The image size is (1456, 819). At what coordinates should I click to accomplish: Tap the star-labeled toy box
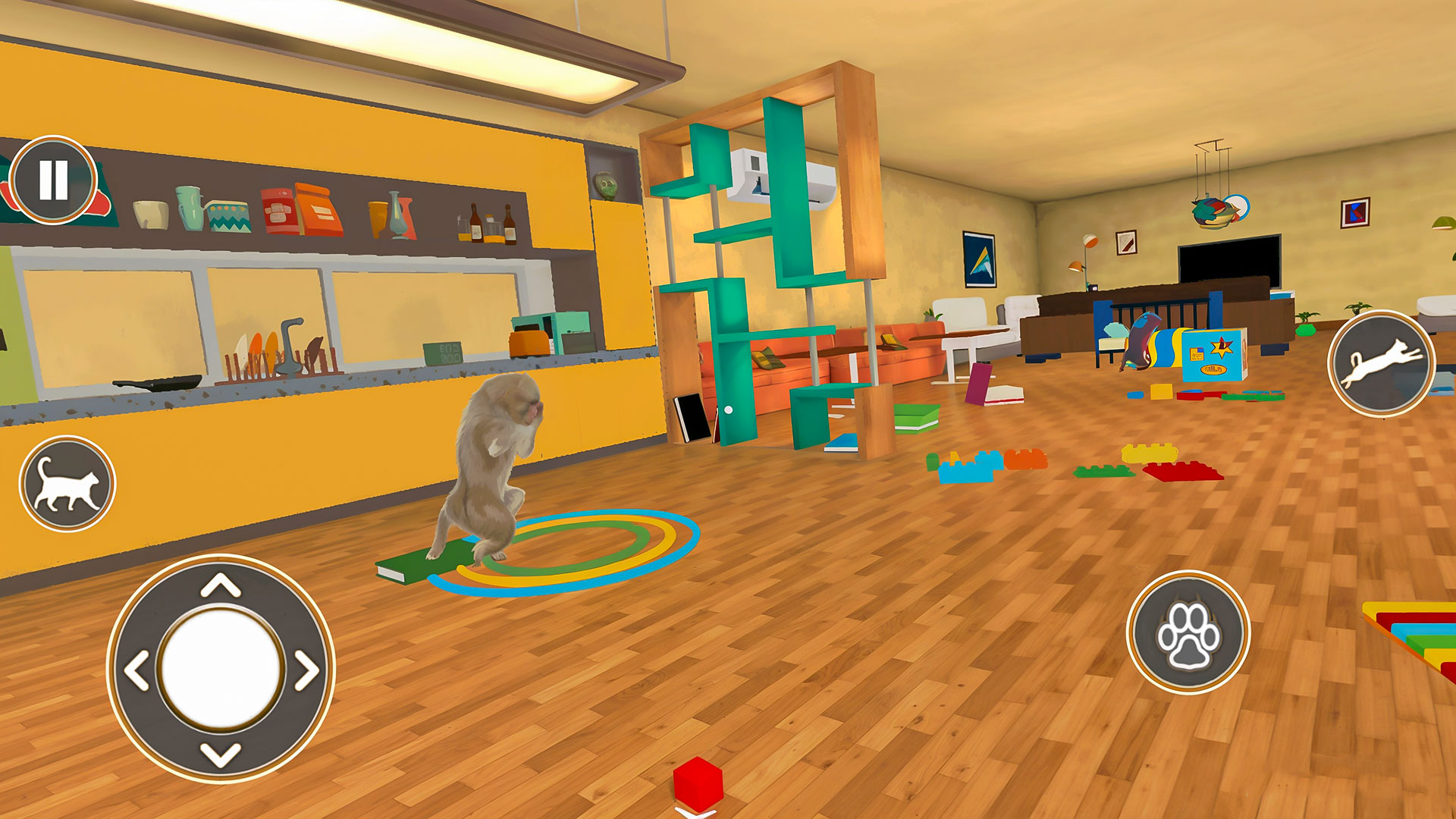point(1213,353)
